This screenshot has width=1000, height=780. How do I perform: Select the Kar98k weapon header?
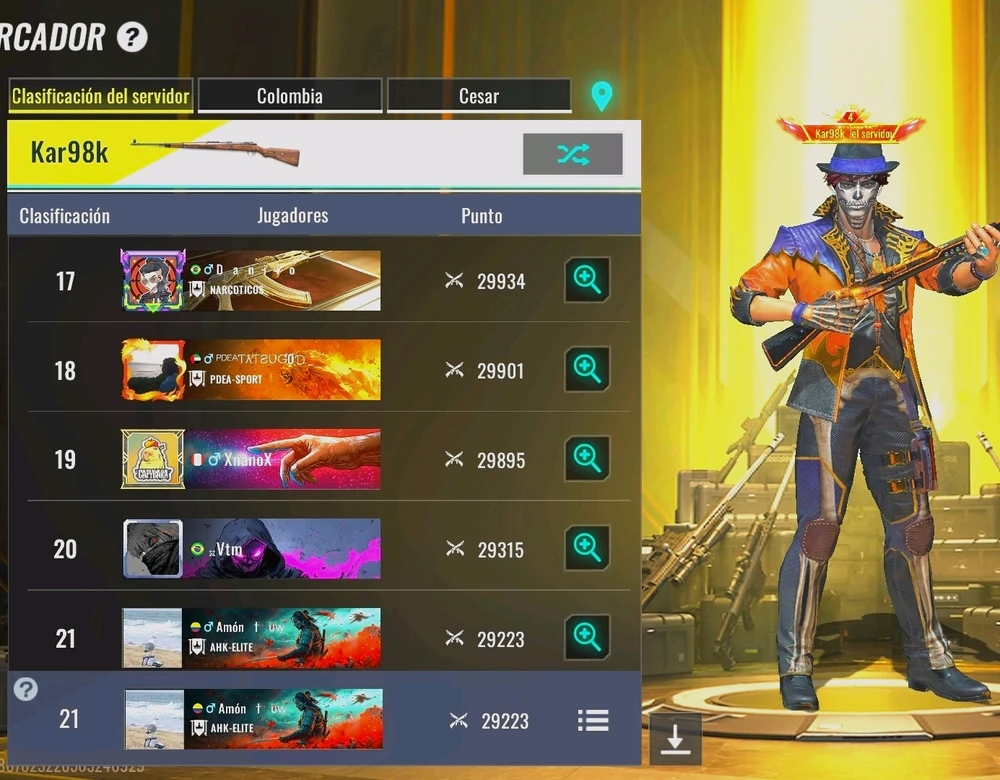coord(70,152)
